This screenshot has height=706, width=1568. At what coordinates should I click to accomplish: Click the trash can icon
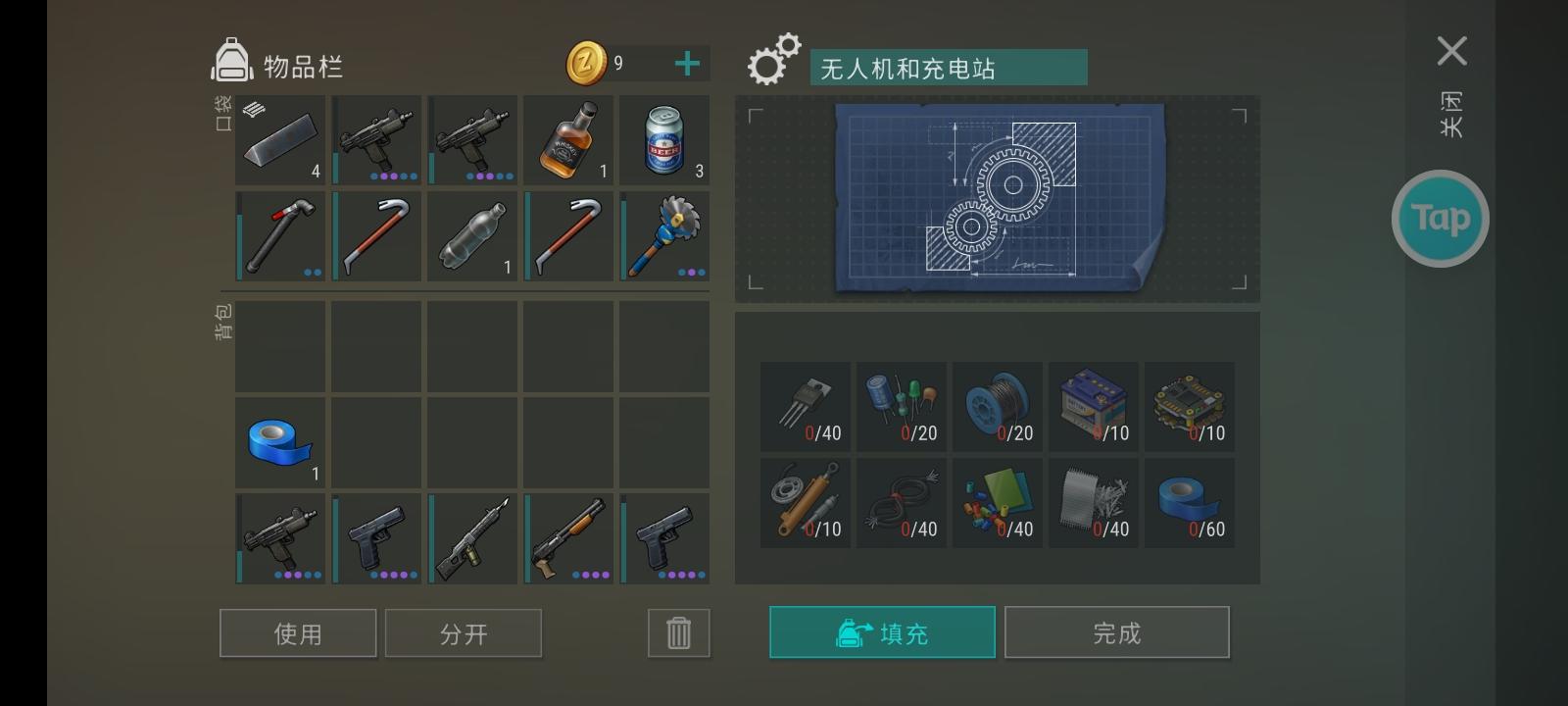point(678,632)
